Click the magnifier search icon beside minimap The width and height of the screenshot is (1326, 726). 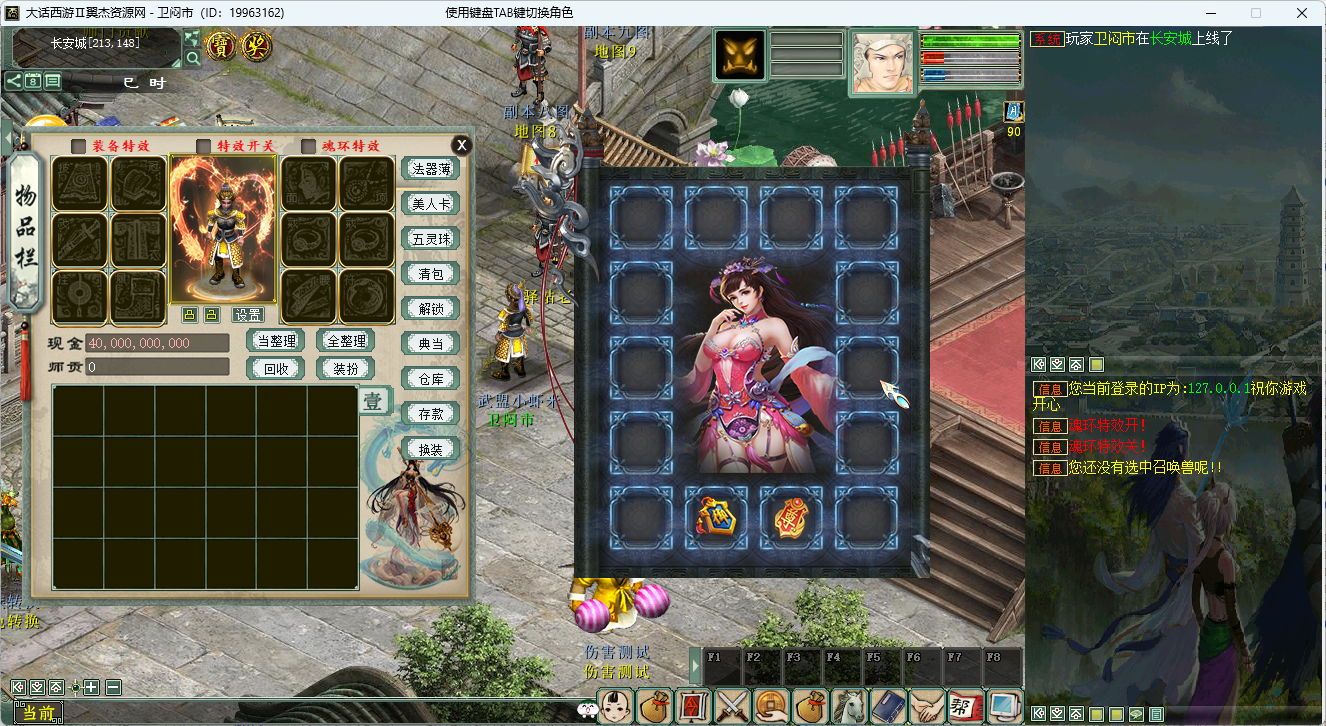coord(192,58)
